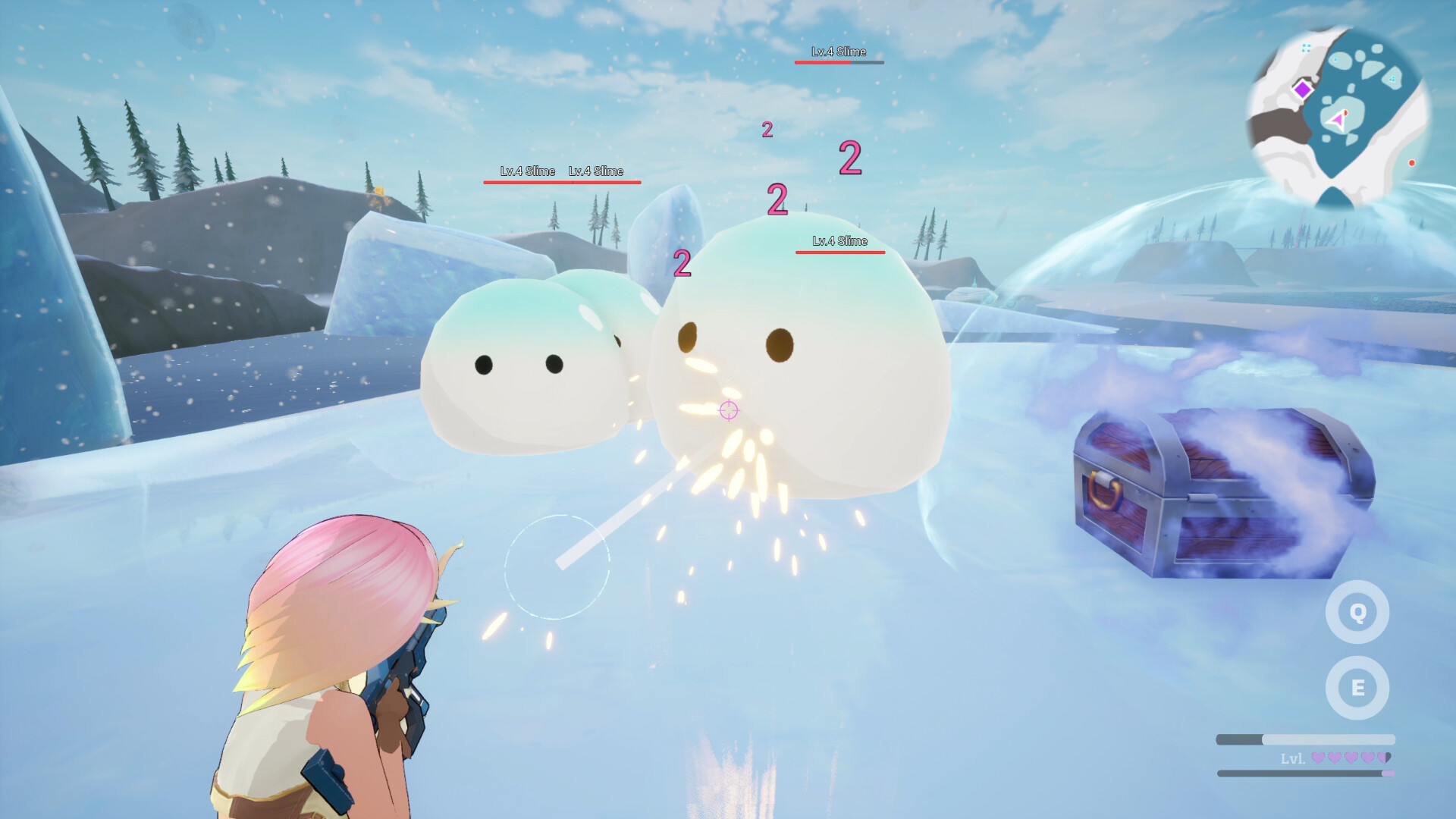Click the cyan dots marker on the minimap
The width and height of the screenshot is (1456, 819).
[1306, 48]
